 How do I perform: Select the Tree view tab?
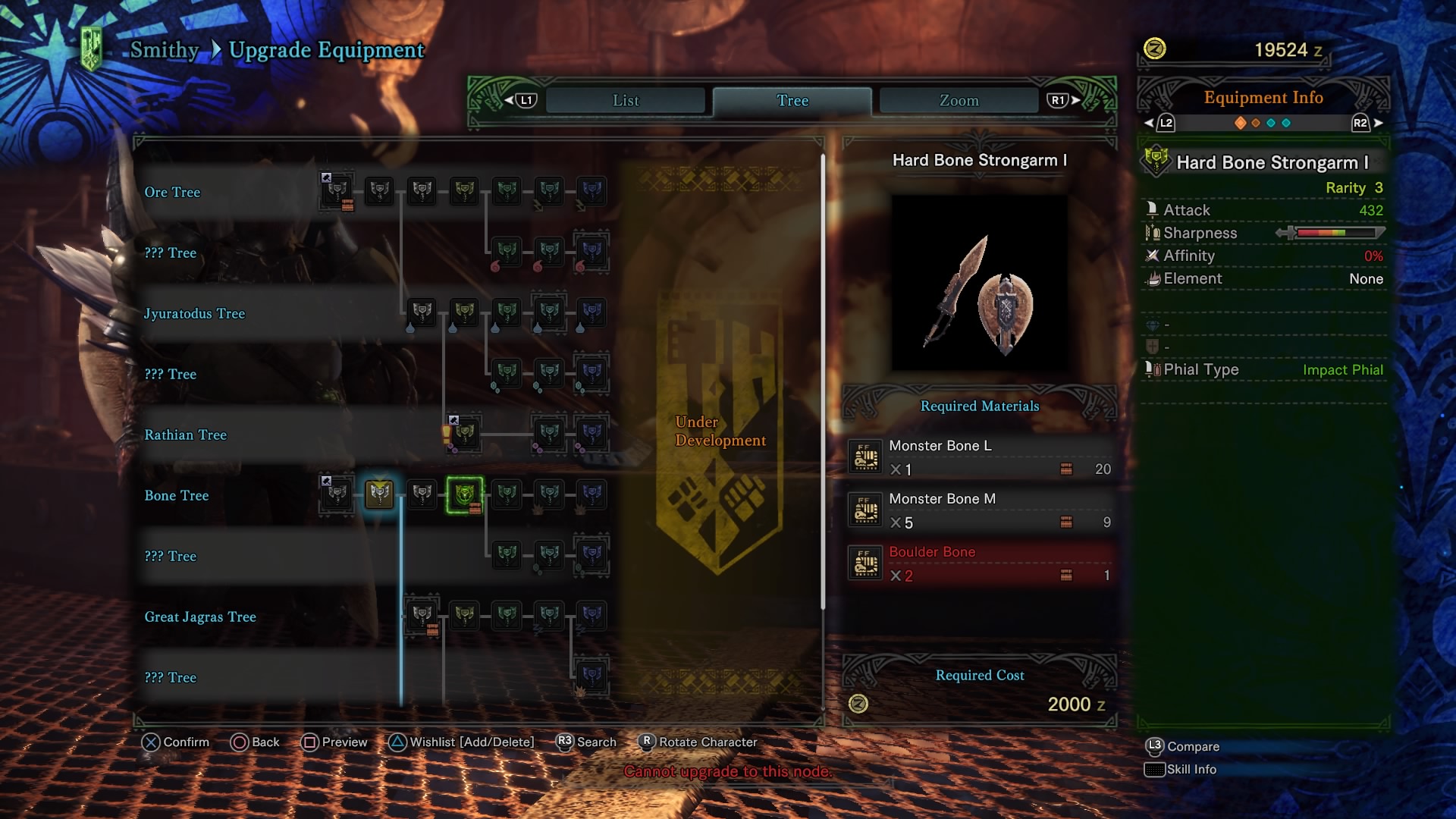click(x=792, y=101)
